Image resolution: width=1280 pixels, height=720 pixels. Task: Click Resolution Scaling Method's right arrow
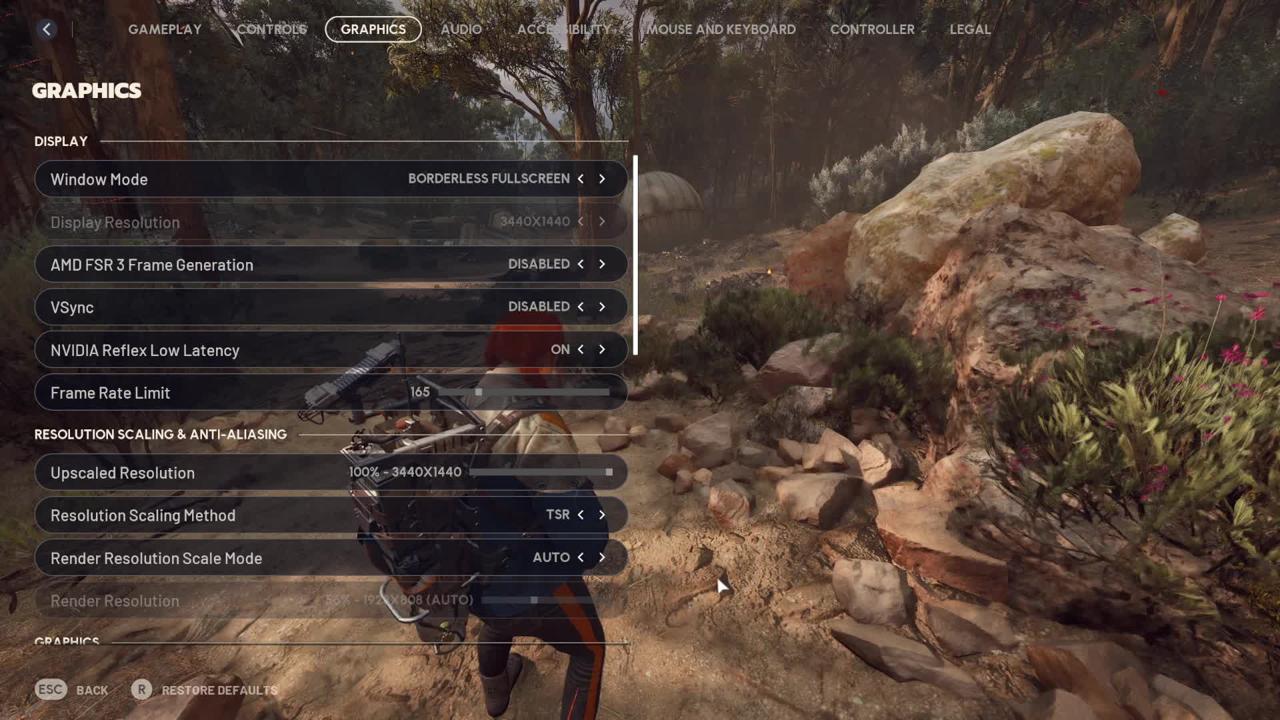click(x=602, y=515)
